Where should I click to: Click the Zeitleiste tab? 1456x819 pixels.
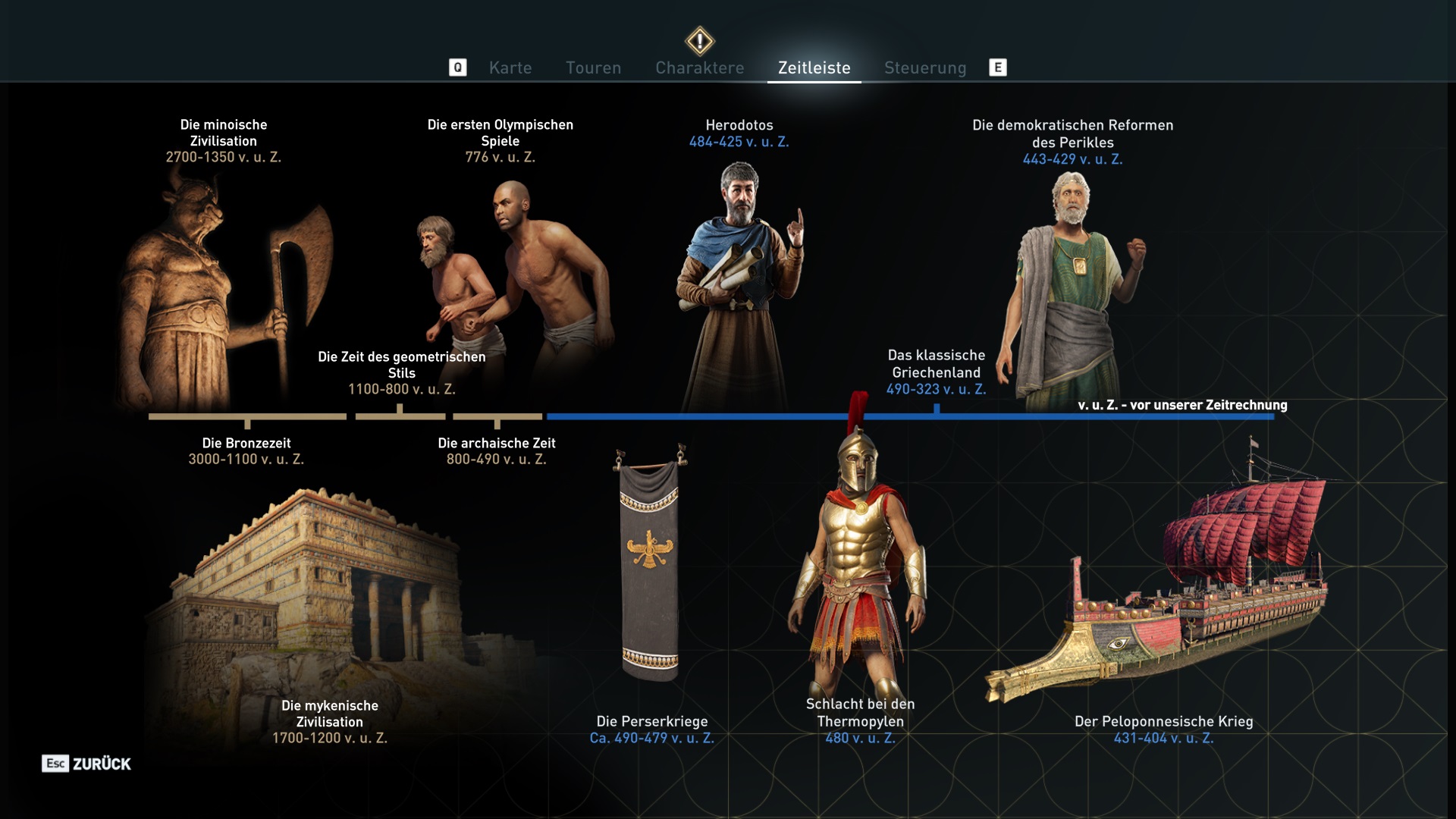pos(814,68)
